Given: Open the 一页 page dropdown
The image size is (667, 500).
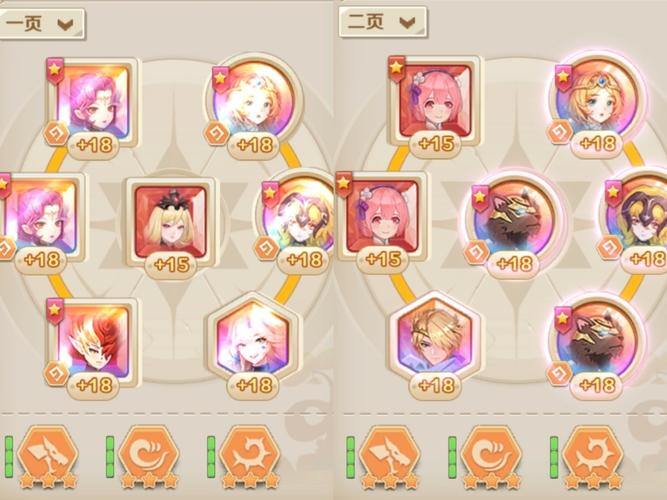Looking at the screenshot, I should point(40,23).
